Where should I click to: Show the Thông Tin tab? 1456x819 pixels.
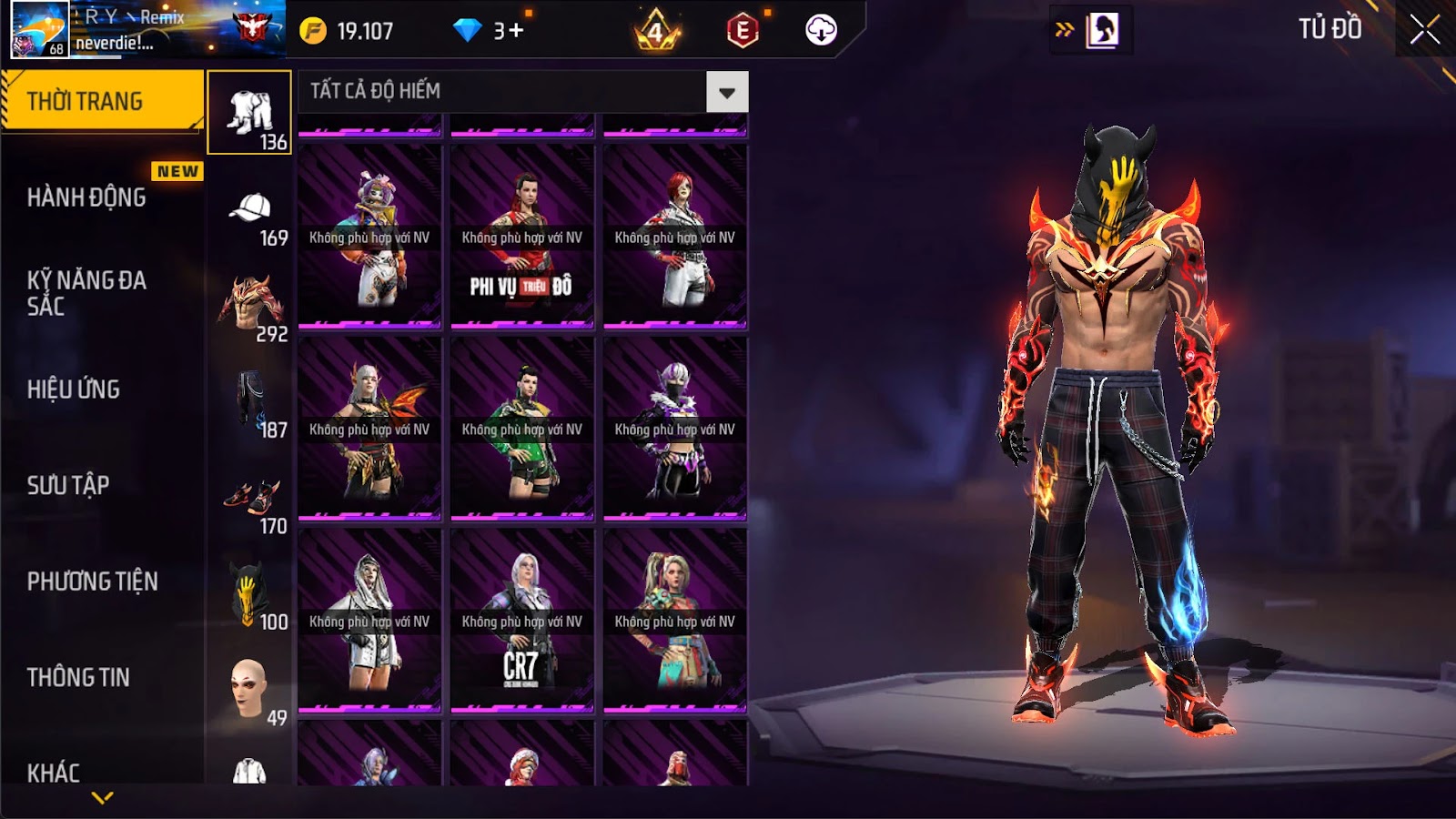click(78, 677)
